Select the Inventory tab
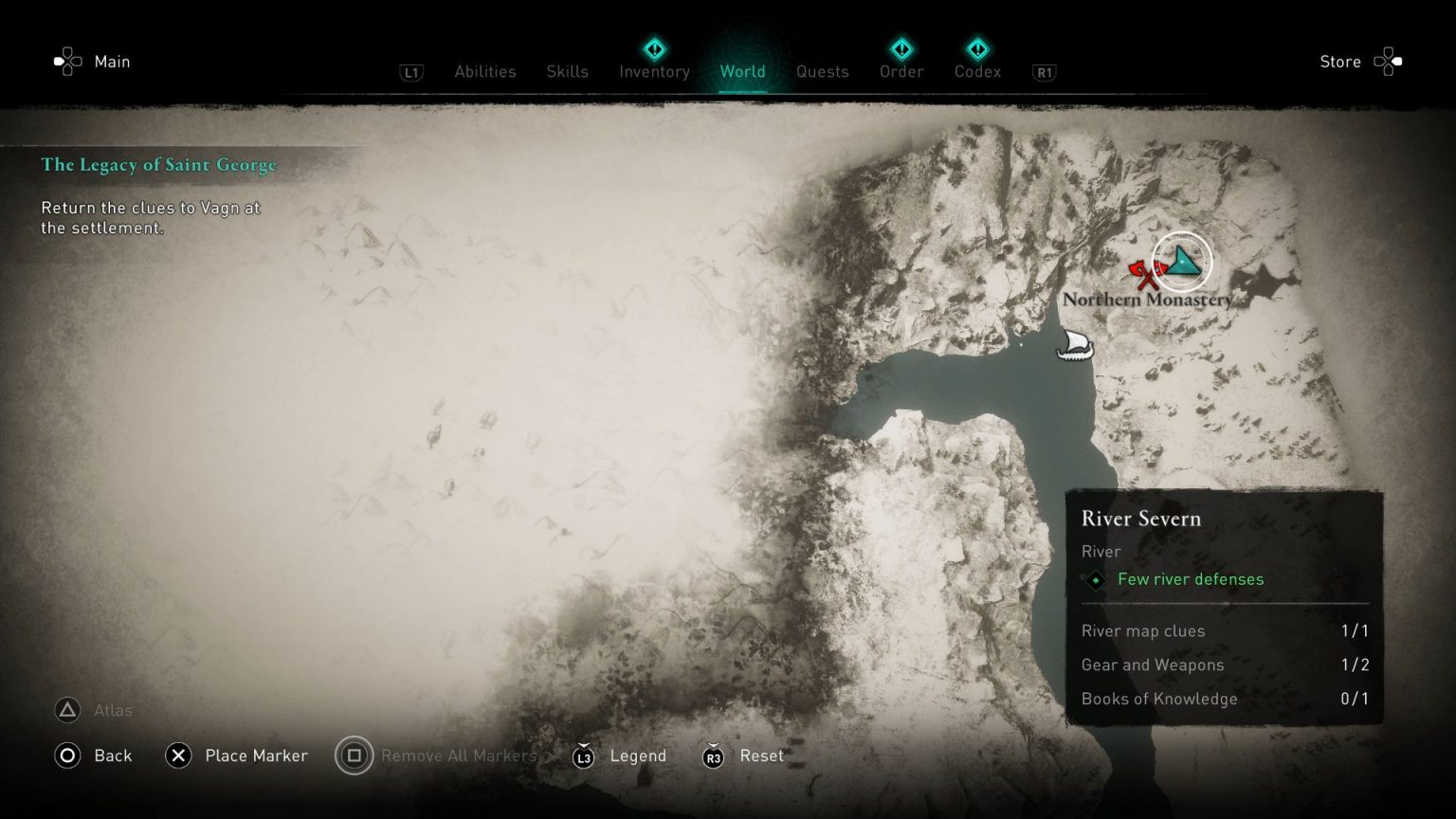The height and width of the screenshot is (819, 1456). tap(654, 71)
